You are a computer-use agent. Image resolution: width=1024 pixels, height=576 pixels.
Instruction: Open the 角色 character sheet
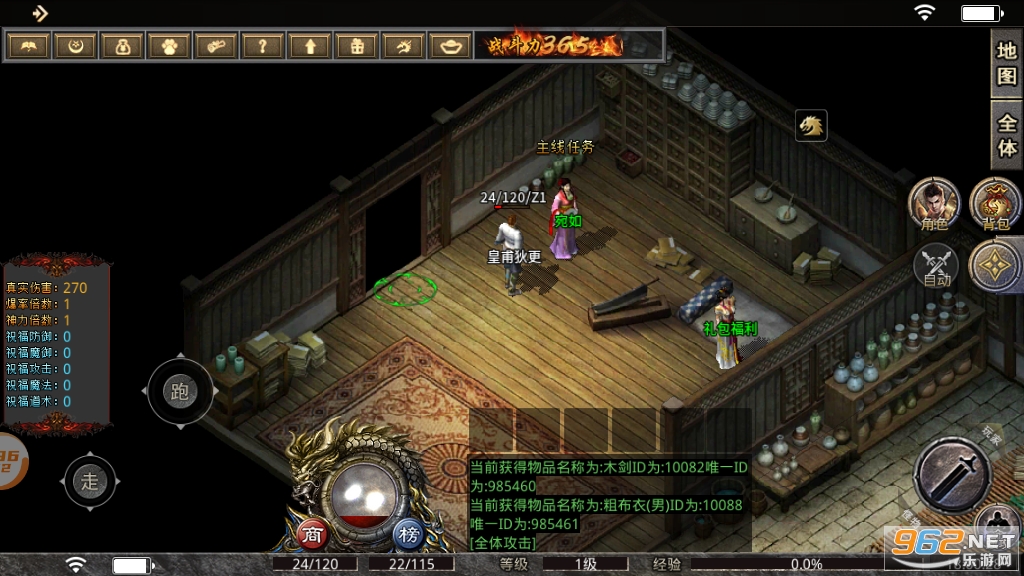coord(934,204)
